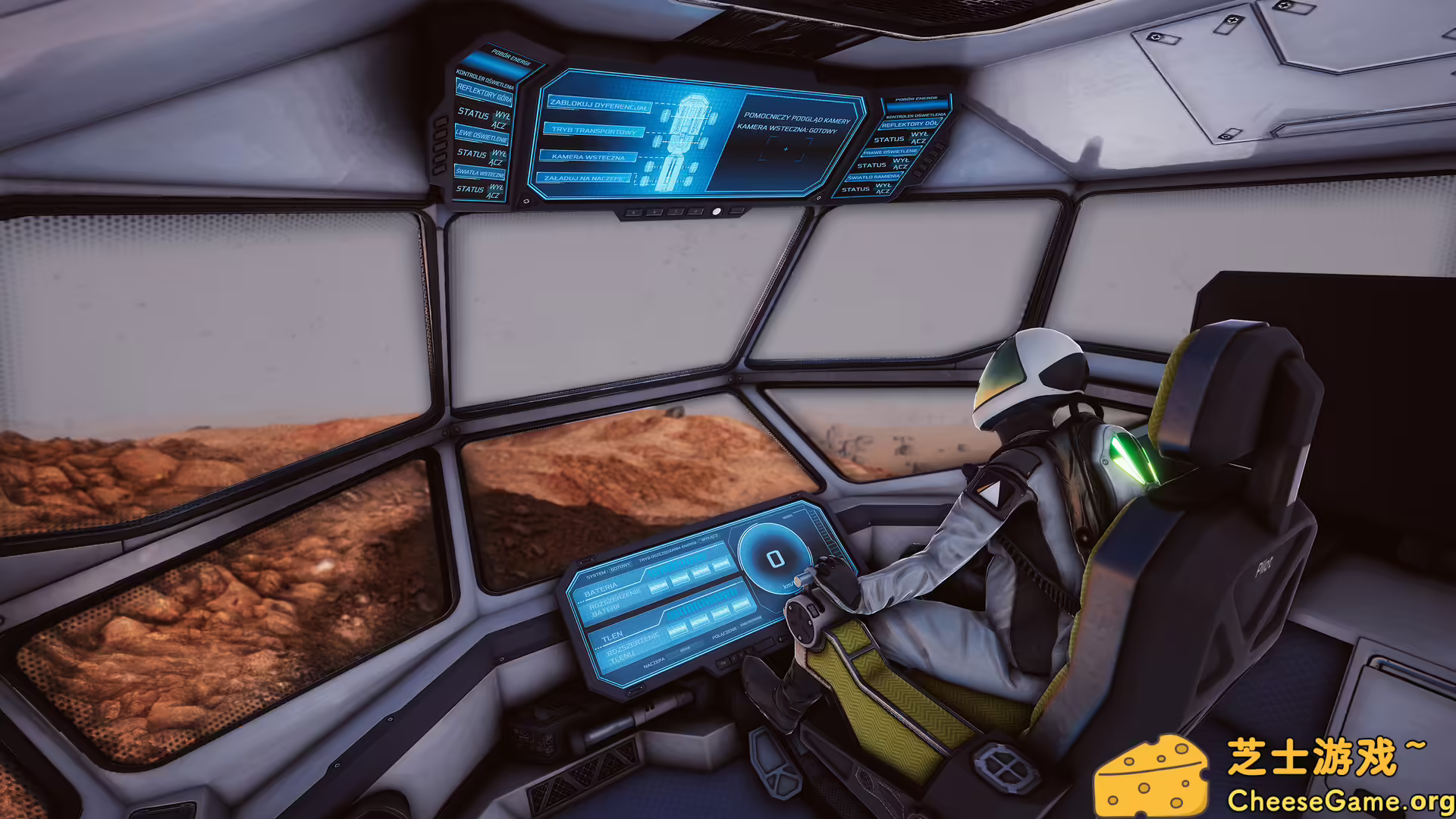Screen dimensions: 1456x819
Task: Click the ZAŁADUJ NA NACZEPĘ button
Action: pyautogui.click(x=585, y=178)
